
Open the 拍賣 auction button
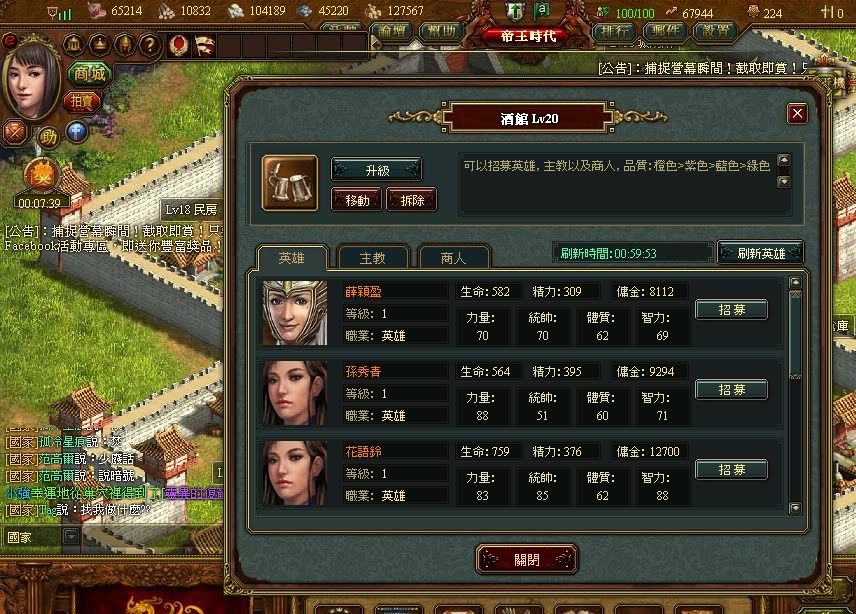(80, 101)
